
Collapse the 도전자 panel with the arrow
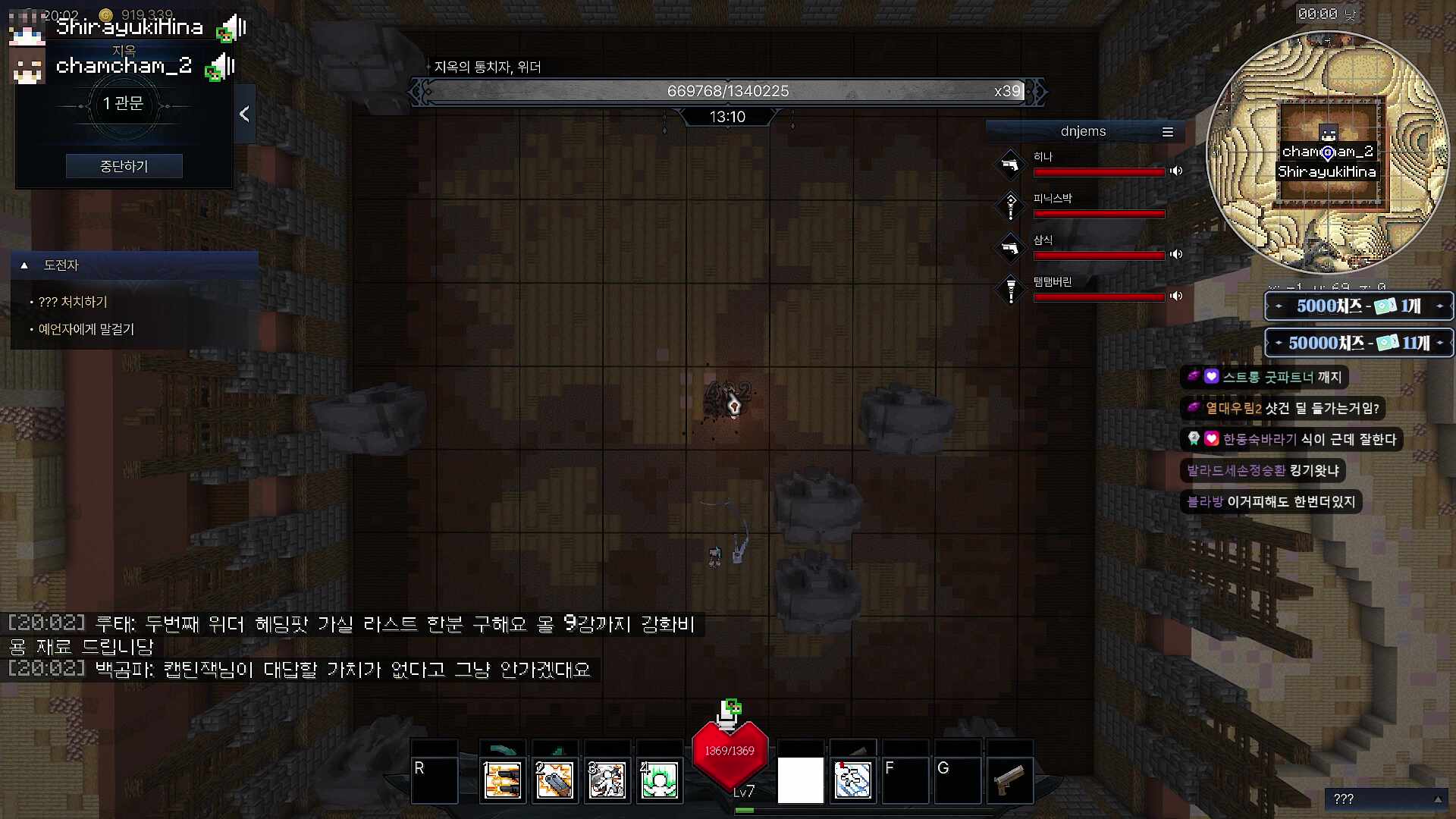[x=25, y=265]
